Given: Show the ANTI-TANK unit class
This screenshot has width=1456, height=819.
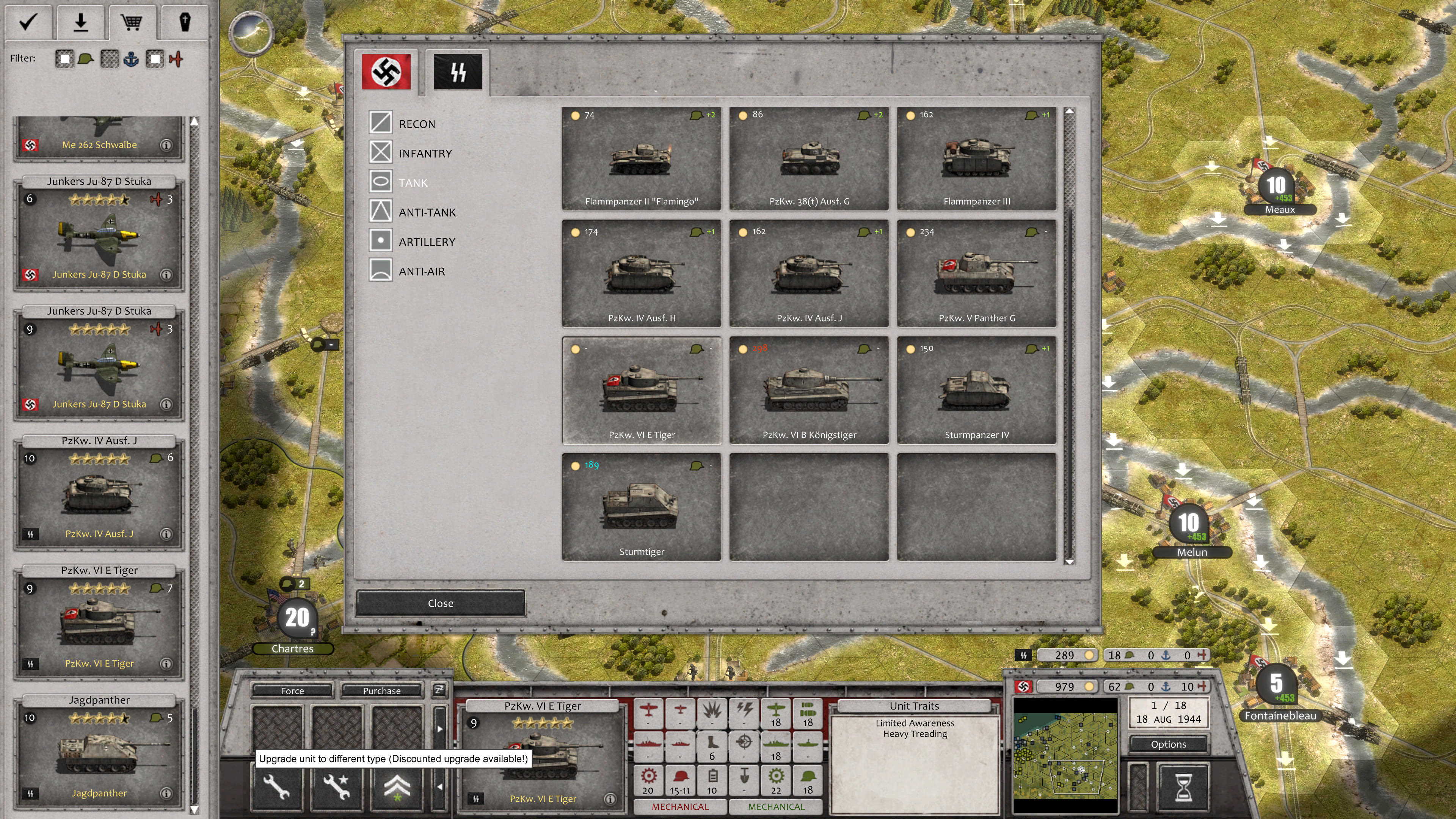Looking at the screenshot, I should (x=427, y=212).
